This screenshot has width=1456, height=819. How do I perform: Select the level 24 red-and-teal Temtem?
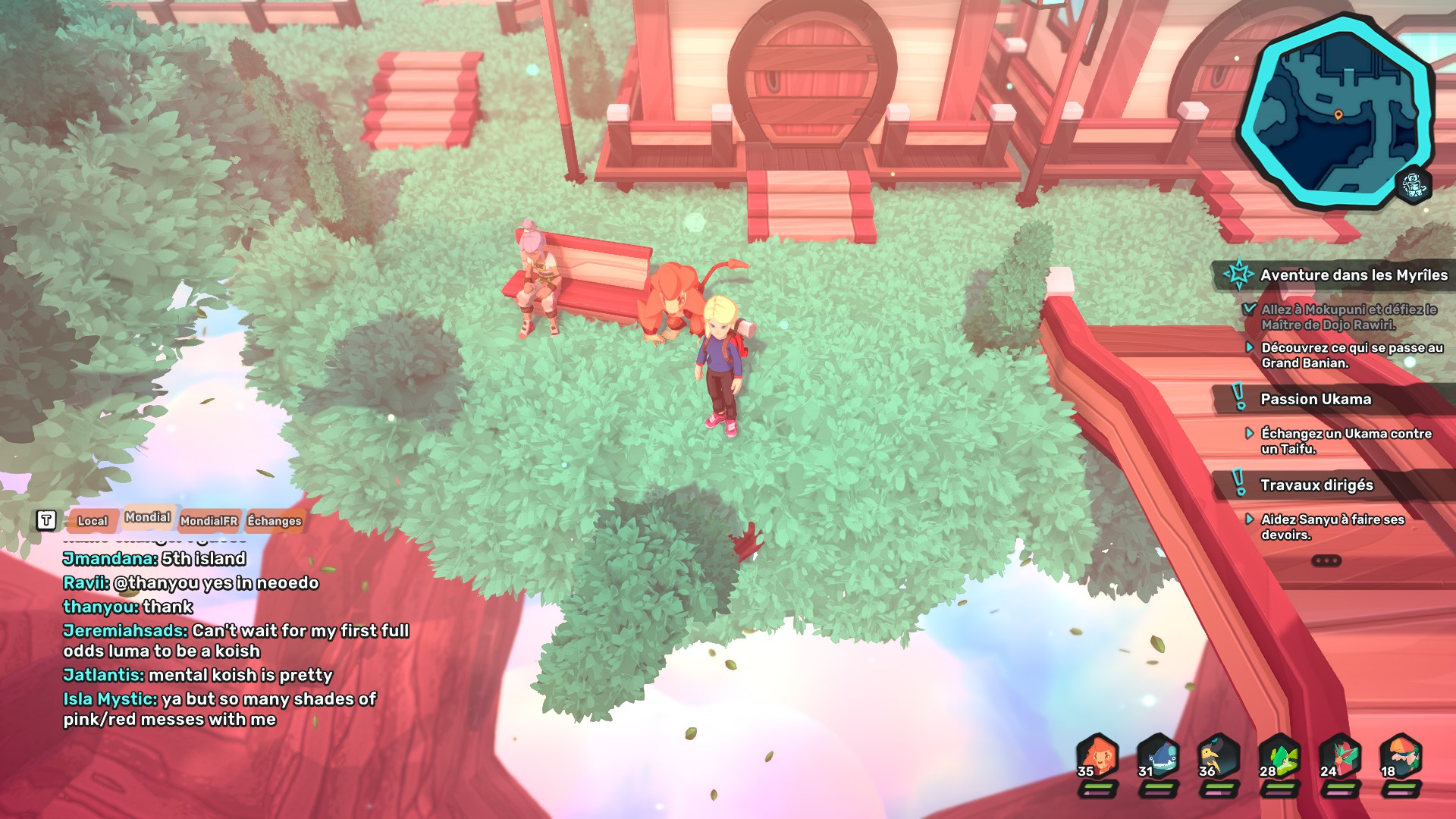(x=1340, y=757)
